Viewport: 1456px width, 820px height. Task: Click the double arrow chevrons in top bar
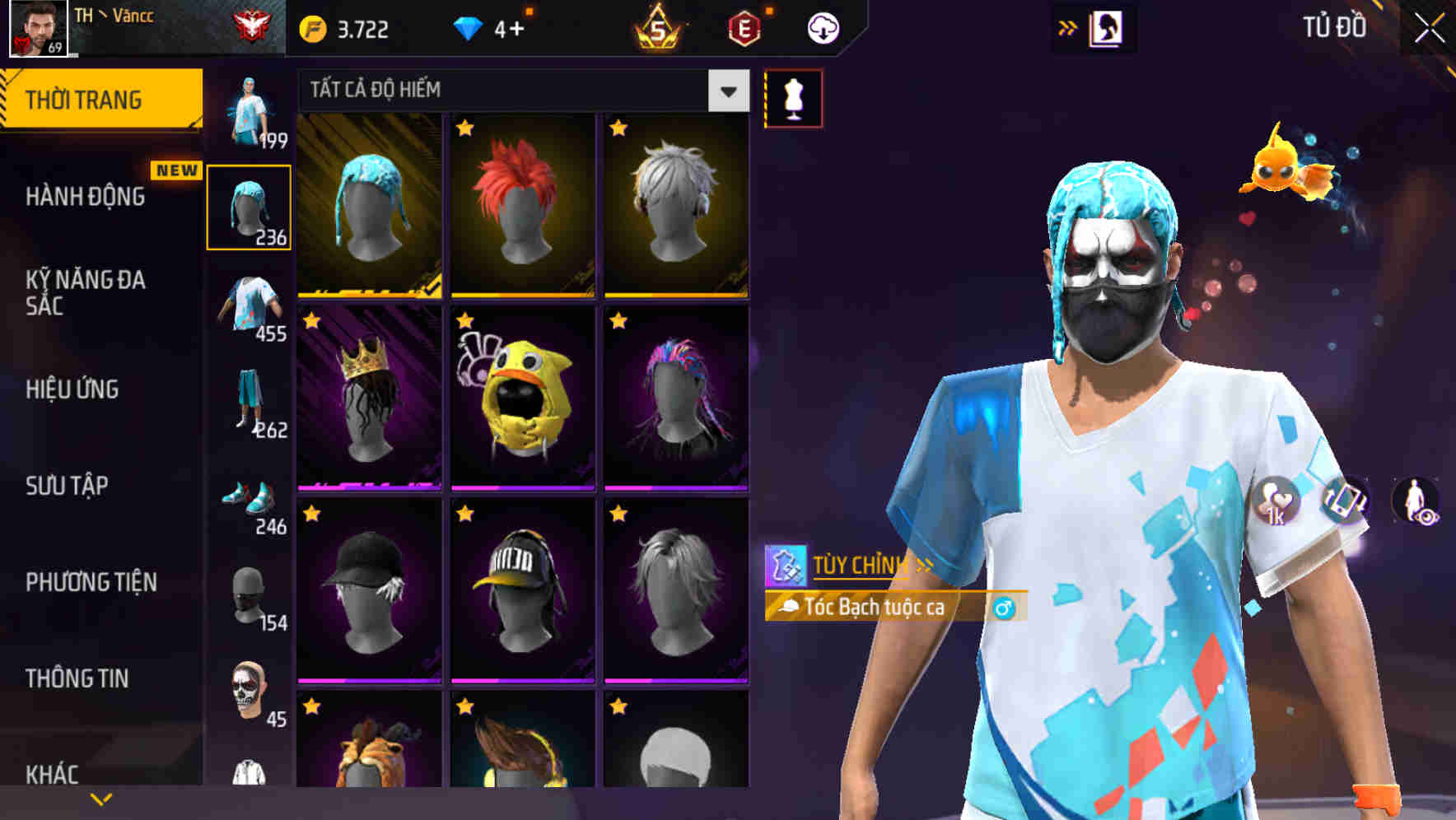point(1066,26)
